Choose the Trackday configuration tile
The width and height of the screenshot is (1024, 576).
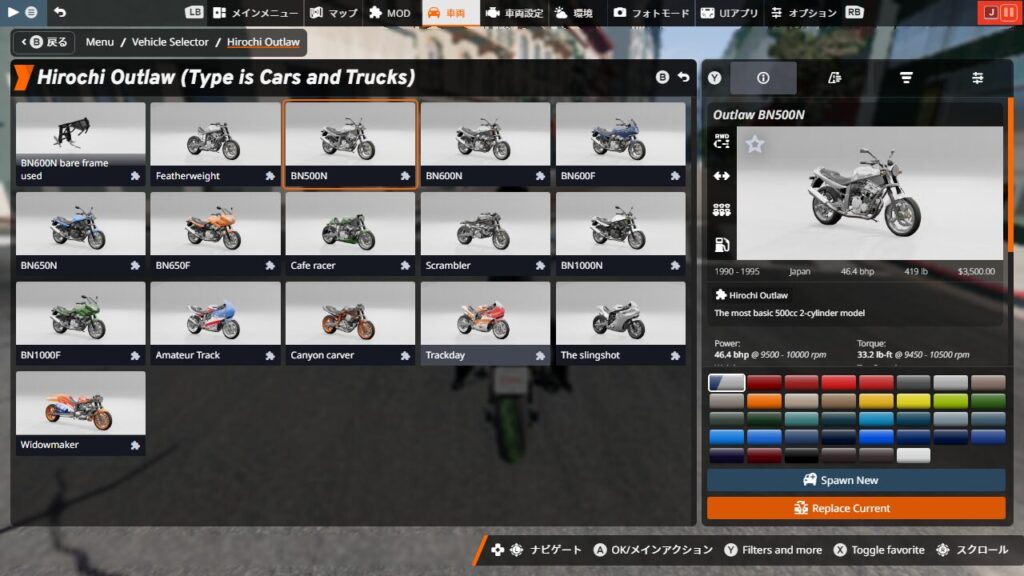pos(485,323)
